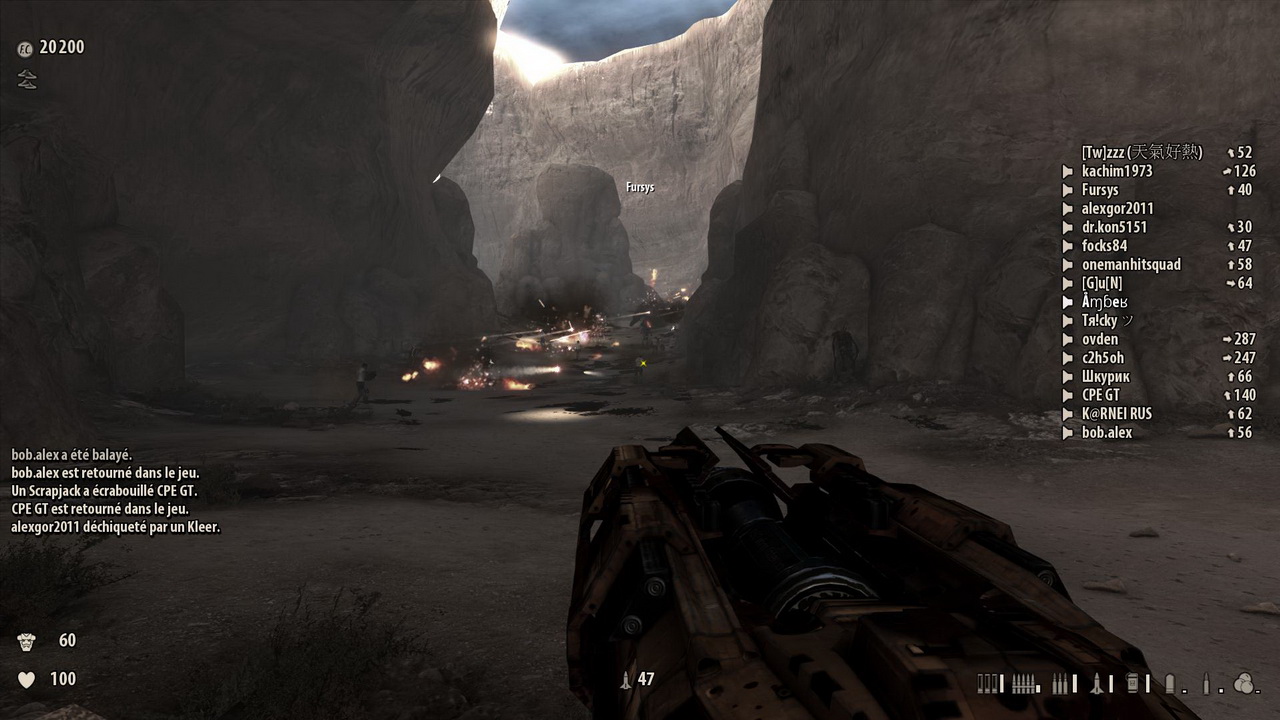1280x720 pixels.
Task: Select onemanhitsquad in the player roster
Action: [1130, 265]
